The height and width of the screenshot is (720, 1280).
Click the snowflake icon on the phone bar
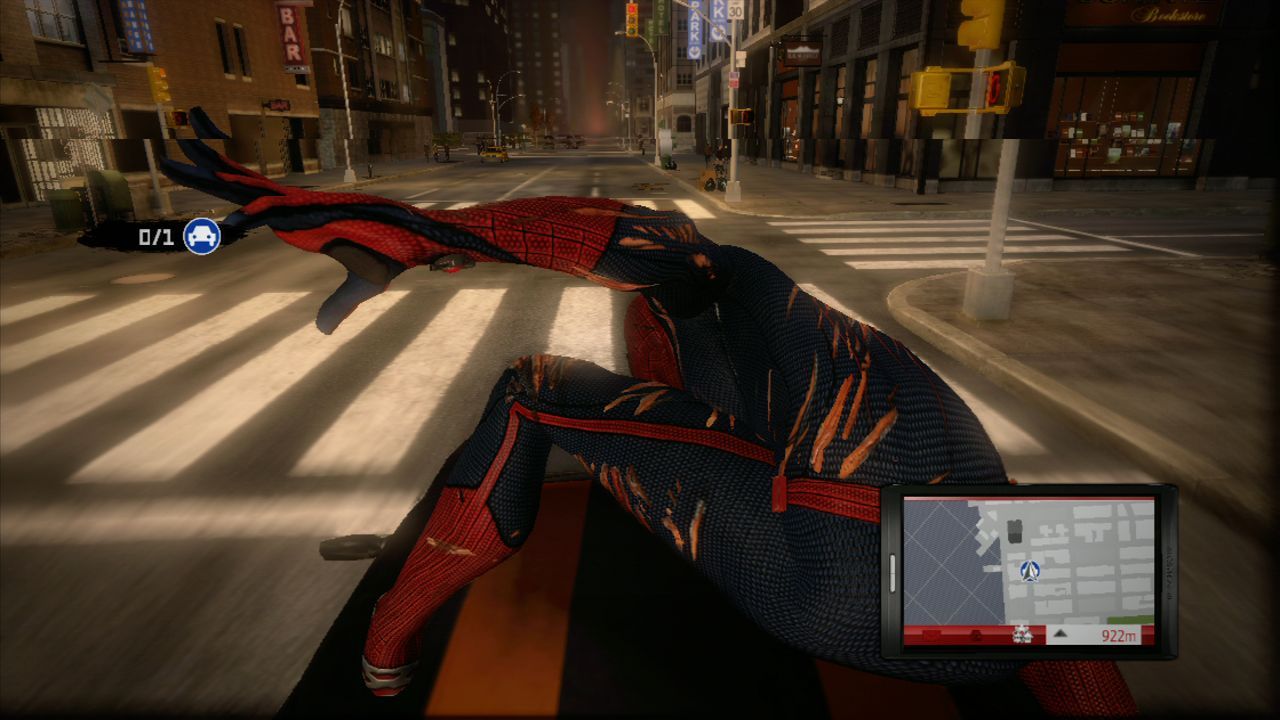[1022, 634]
